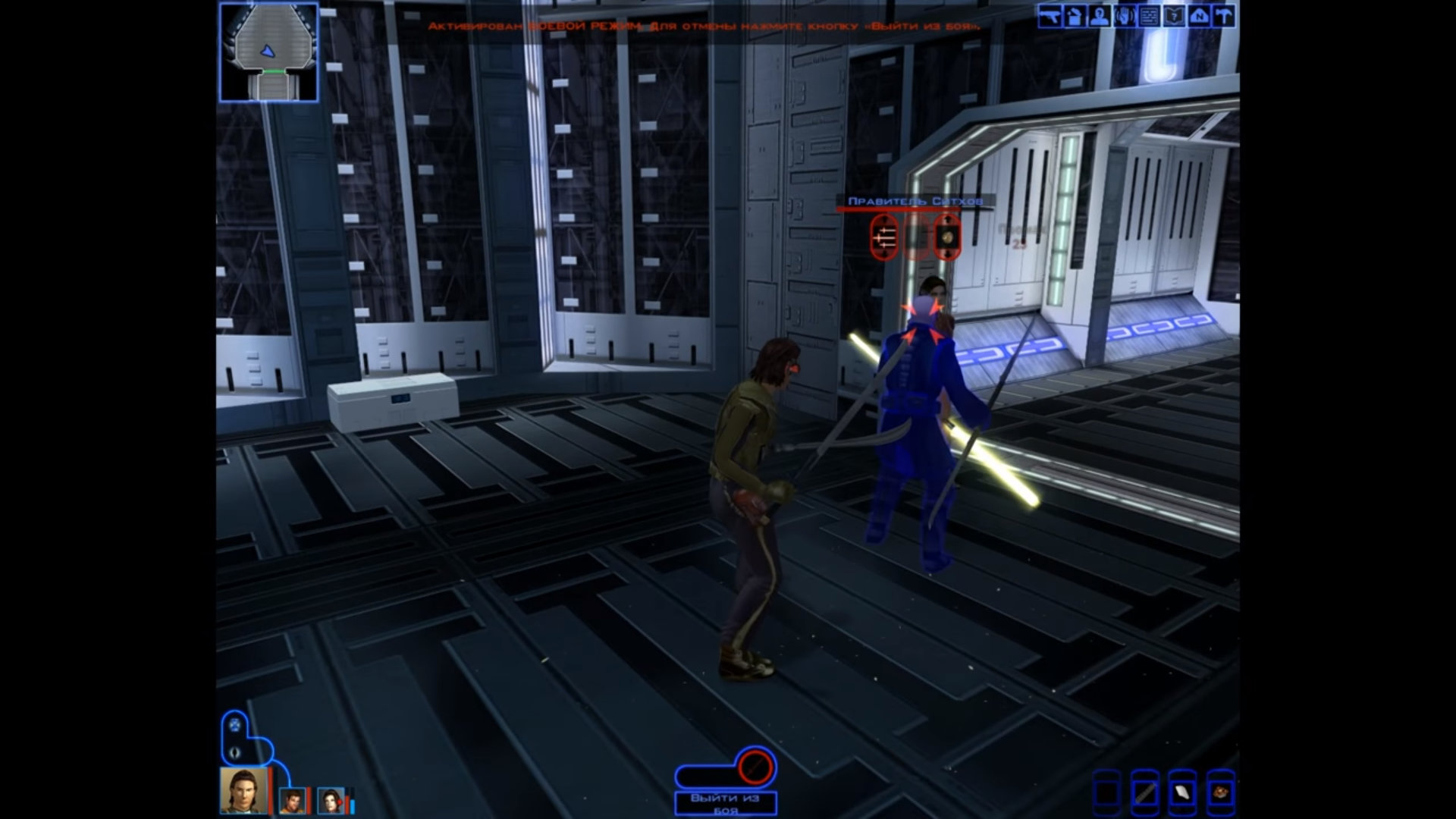Open the journal book icon
The height and width of the screenshot is (819, 1456).
pyautogui.click(x=1175, y=17)
